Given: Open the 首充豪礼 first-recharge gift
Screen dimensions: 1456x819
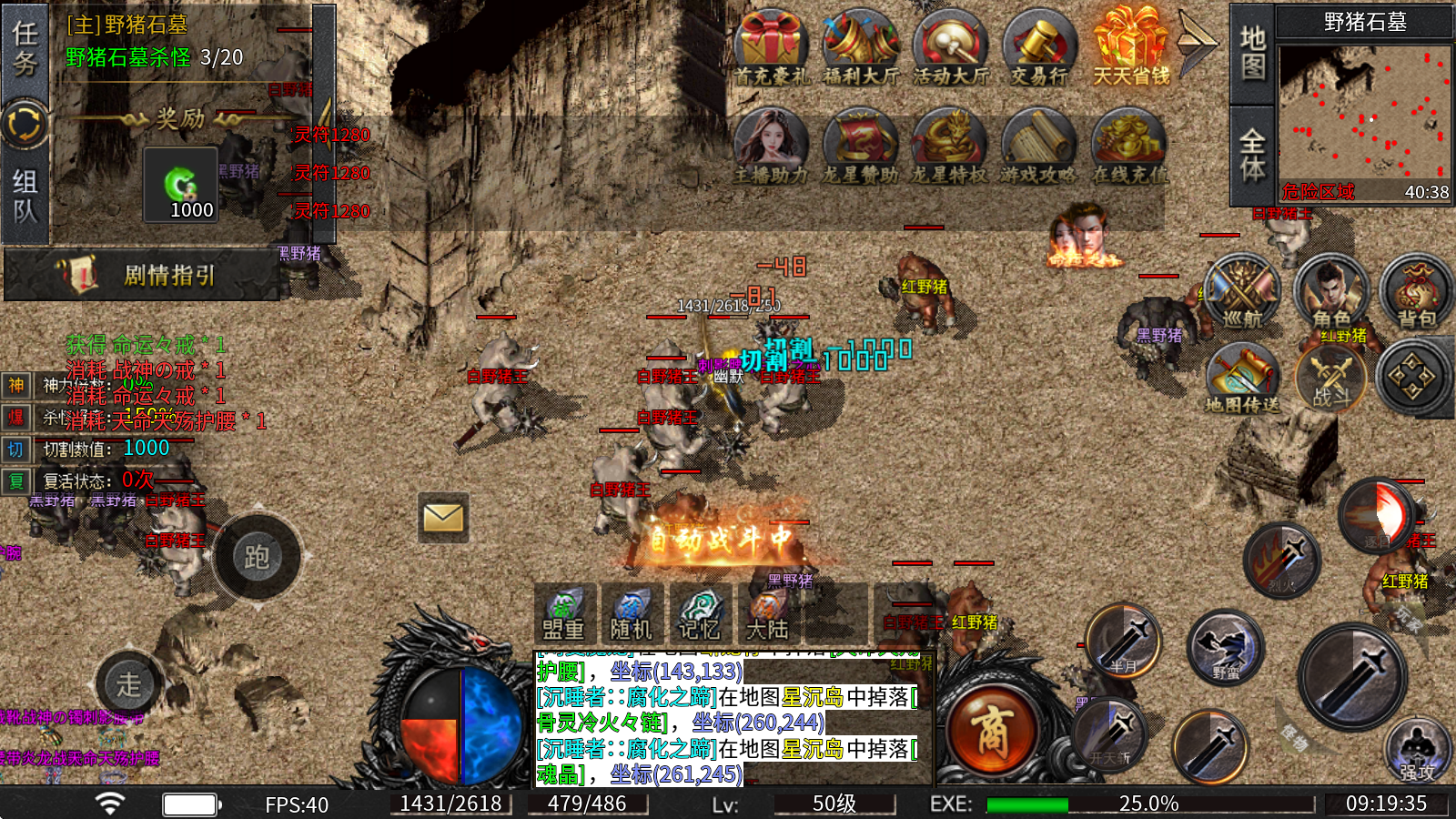Looking at the screenshot, I should [x=771, y=48].
